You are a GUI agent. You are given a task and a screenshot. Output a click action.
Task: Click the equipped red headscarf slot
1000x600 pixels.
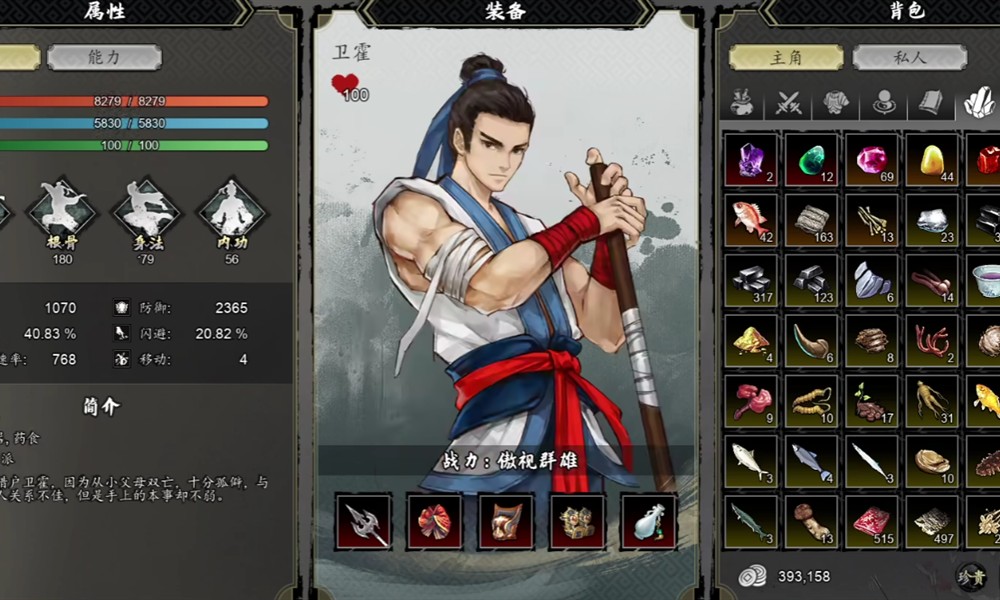click(434, 521)
